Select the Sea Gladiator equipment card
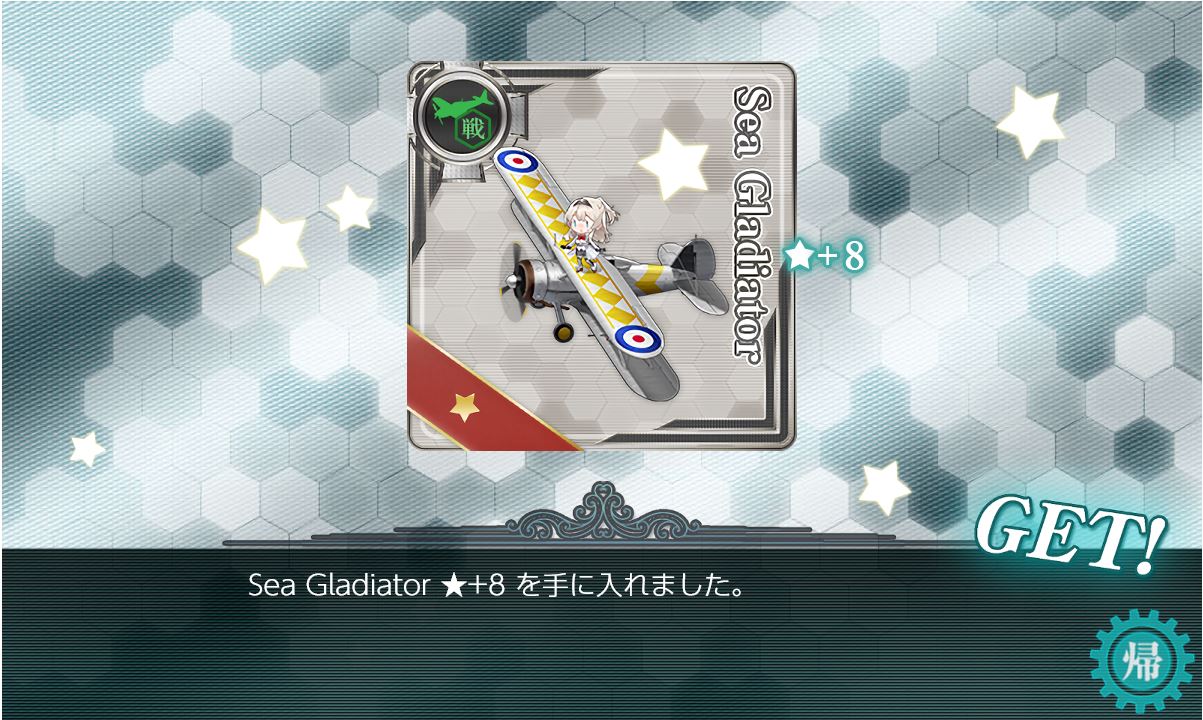1203x720 pixels. pos(601,256)
